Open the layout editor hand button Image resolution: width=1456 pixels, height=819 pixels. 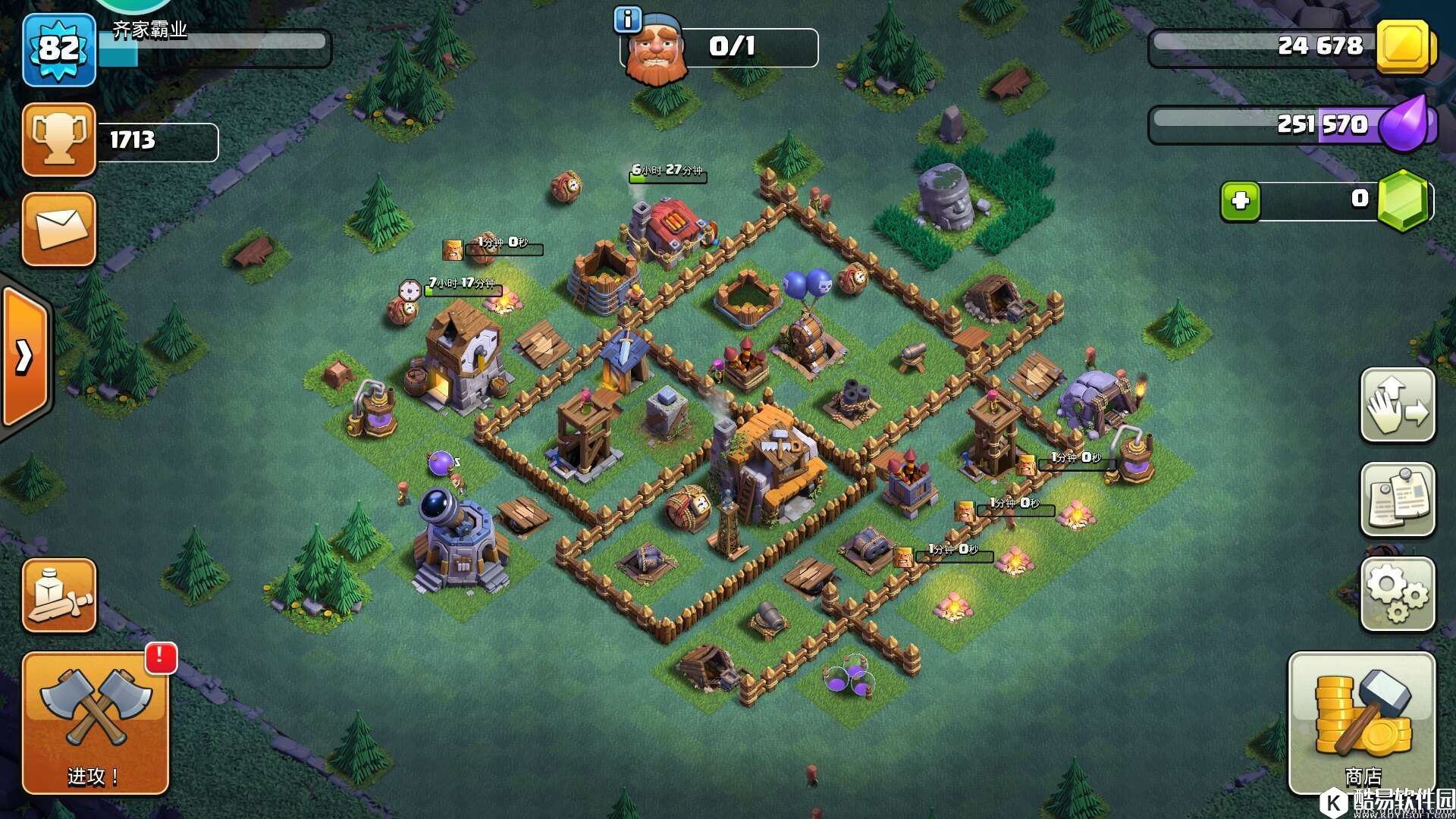(x=1398, y=405)
